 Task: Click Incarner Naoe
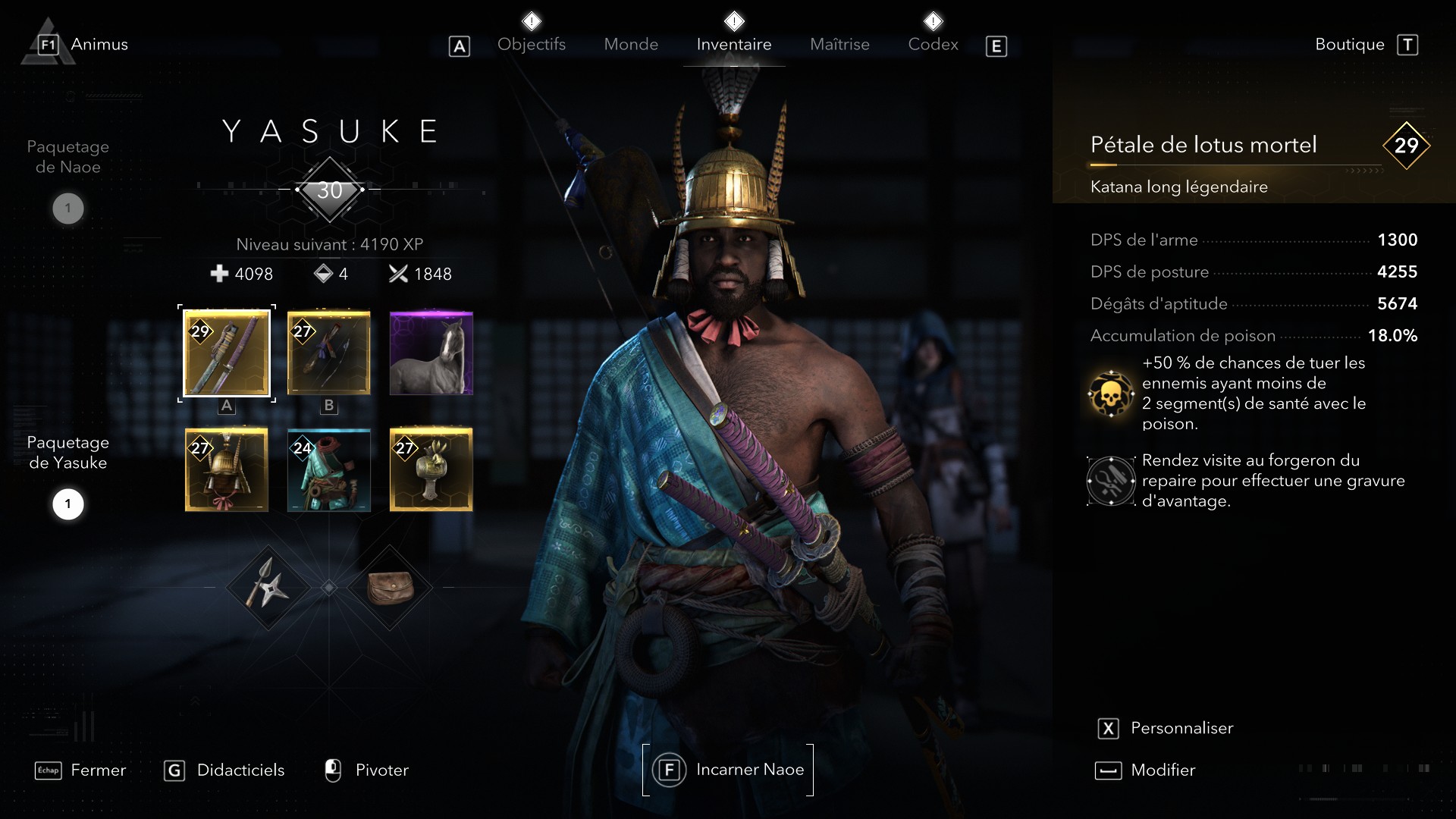(x=728, y=770)
